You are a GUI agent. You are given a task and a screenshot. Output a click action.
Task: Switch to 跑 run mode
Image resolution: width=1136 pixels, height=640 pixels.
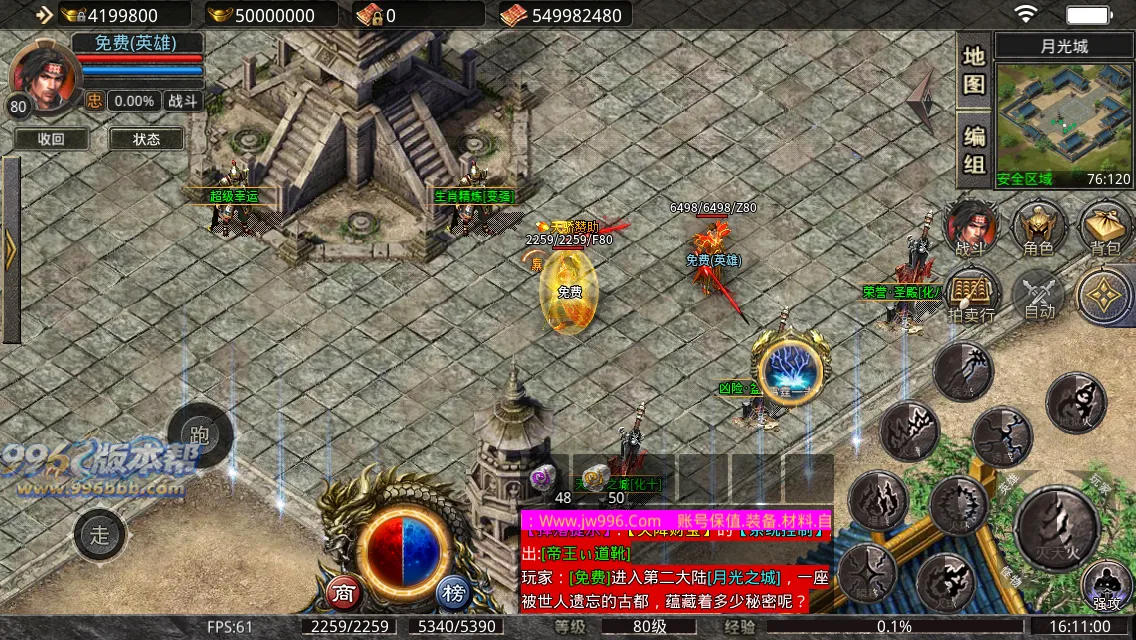click(x=199, y=435)
